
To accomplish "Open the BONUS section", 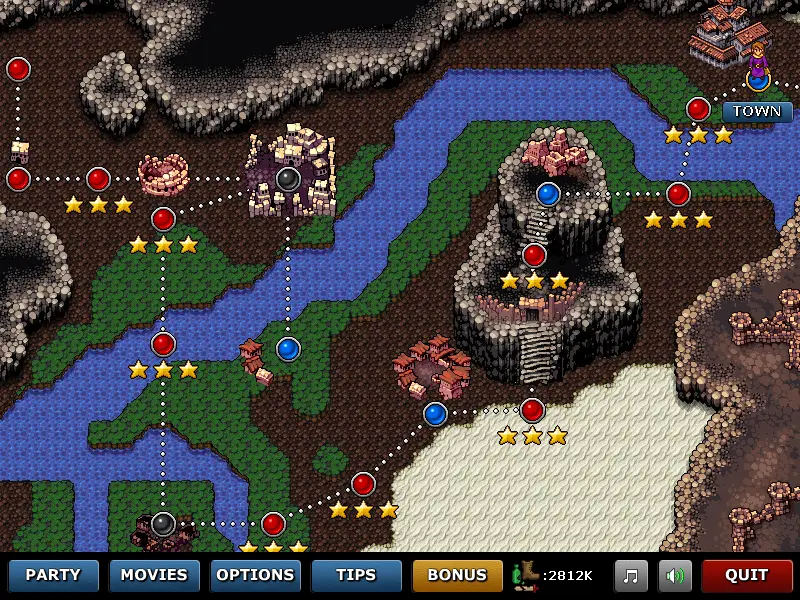I will click(457, 575).
